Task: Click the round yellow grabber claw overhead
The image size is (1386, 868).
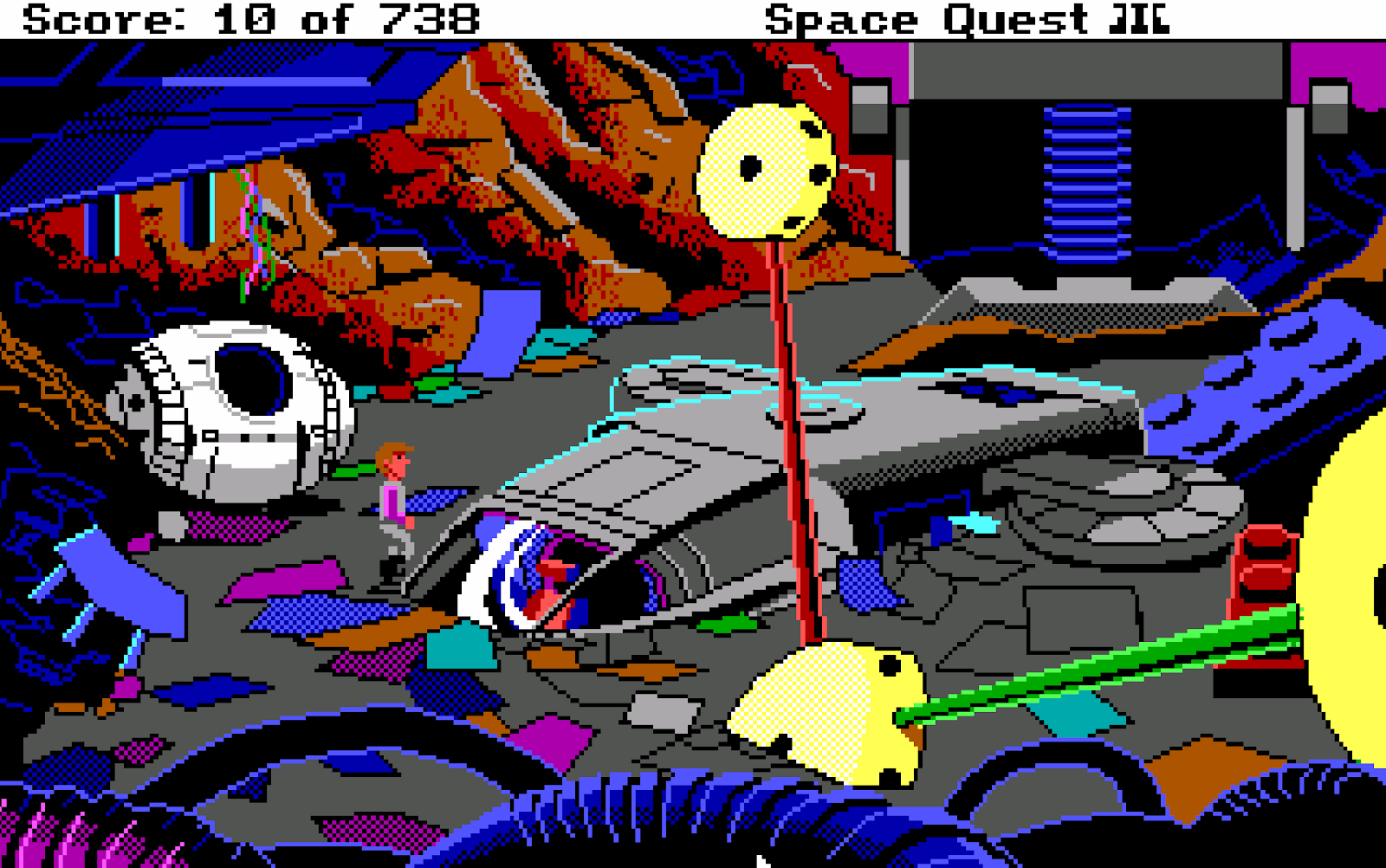Action: point(767,169)
